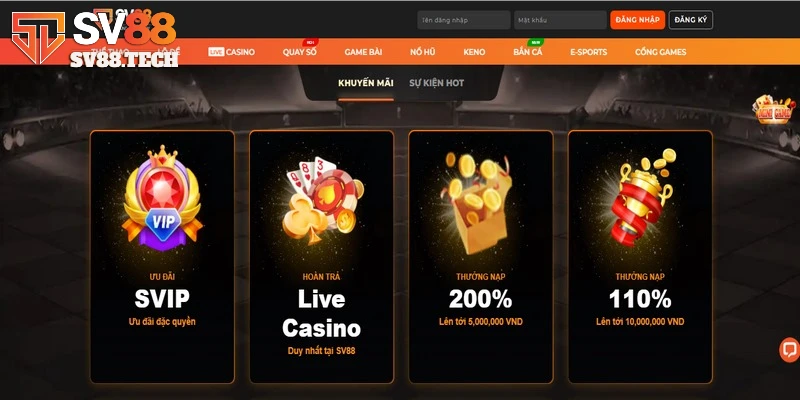The height and width of the screenshot is (400, 800).
Task: Choose the 200% deposit bonus card
Action: (480, 257)
